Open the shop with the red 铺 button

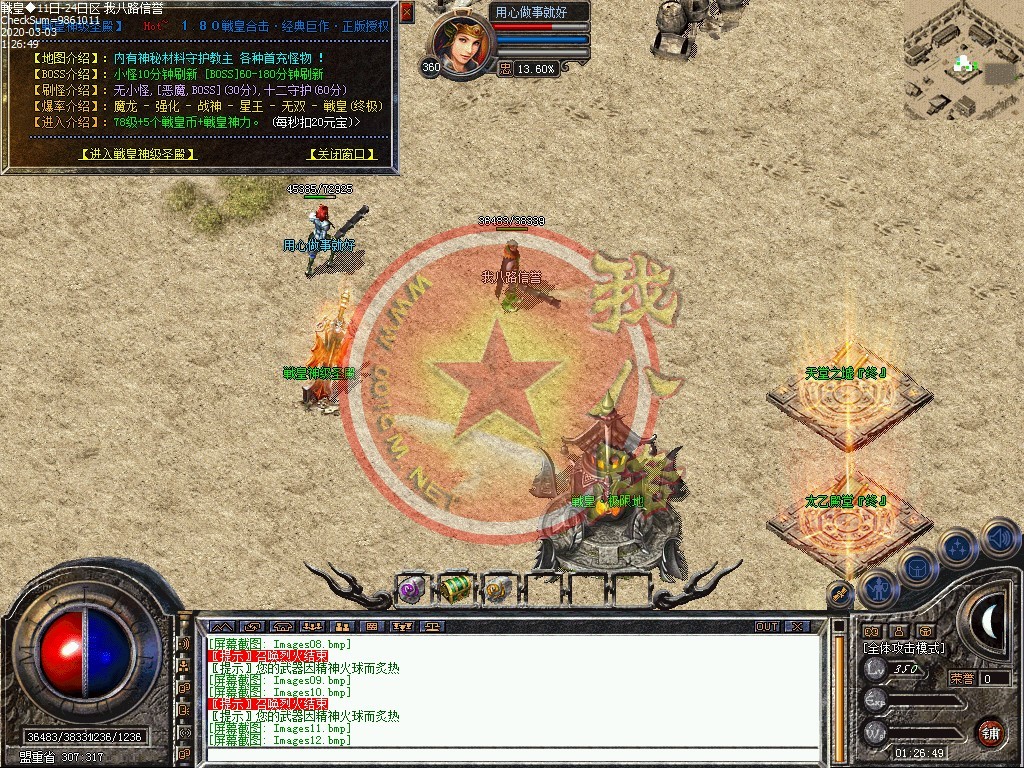coord(990,732)
